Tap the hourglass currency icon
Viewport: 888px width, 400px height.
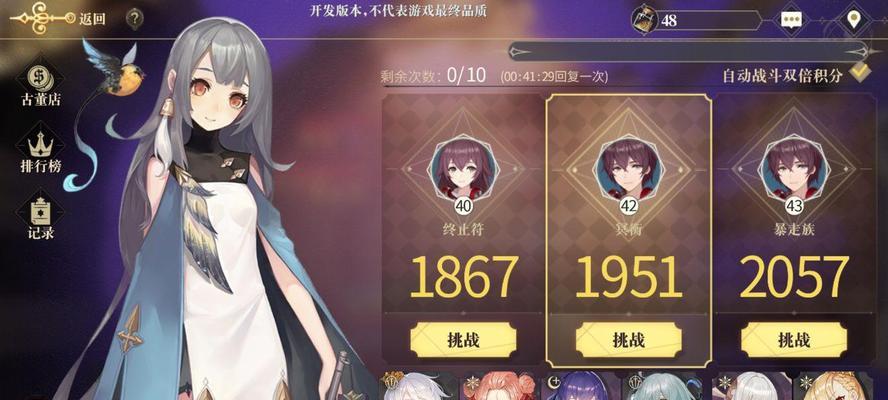click(x=646, y=18)
